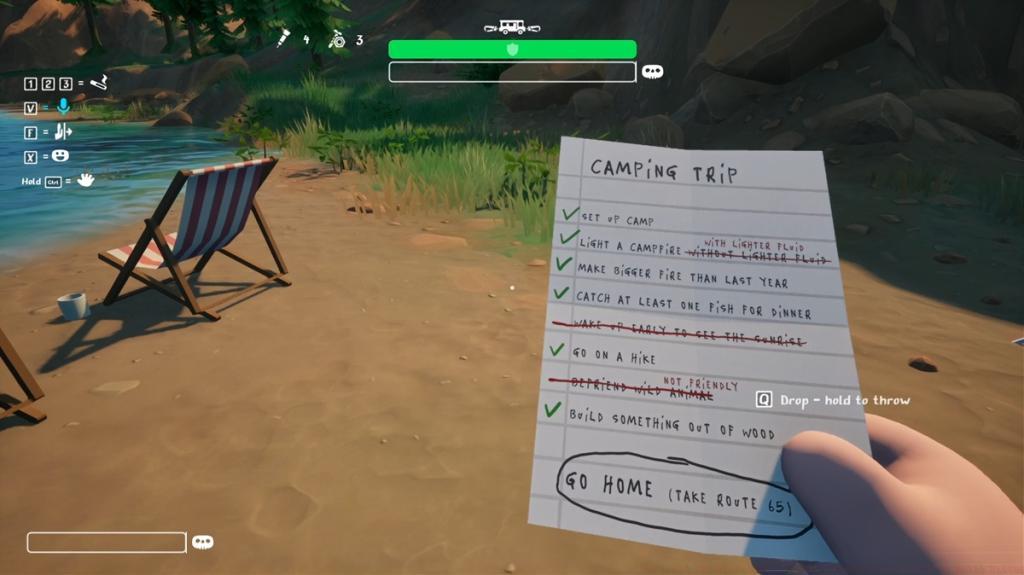Select the duct tape roll icon

pyautogui.click(x=337, y=40)
